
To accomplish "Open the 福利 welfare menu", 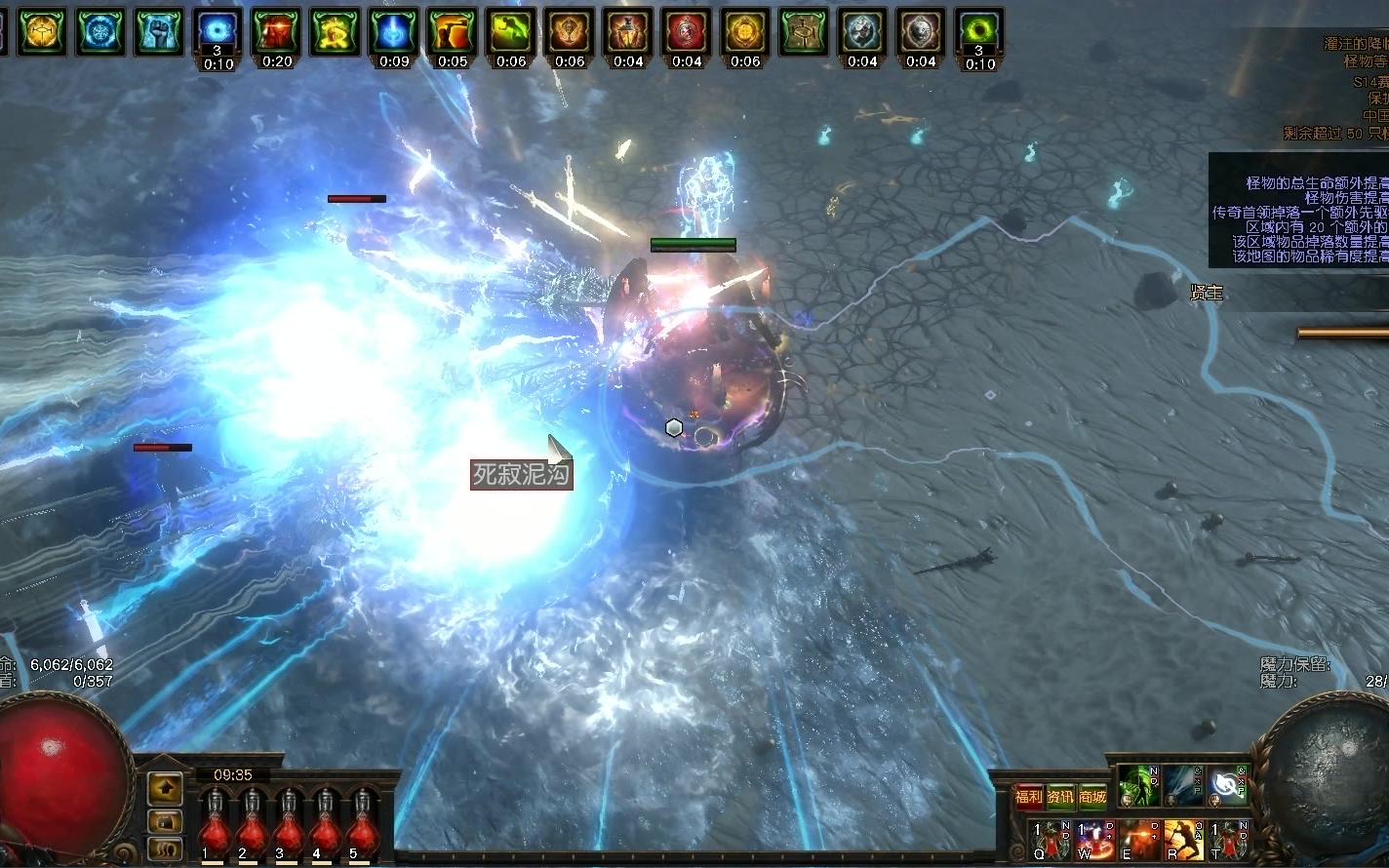I will 1029,797.
